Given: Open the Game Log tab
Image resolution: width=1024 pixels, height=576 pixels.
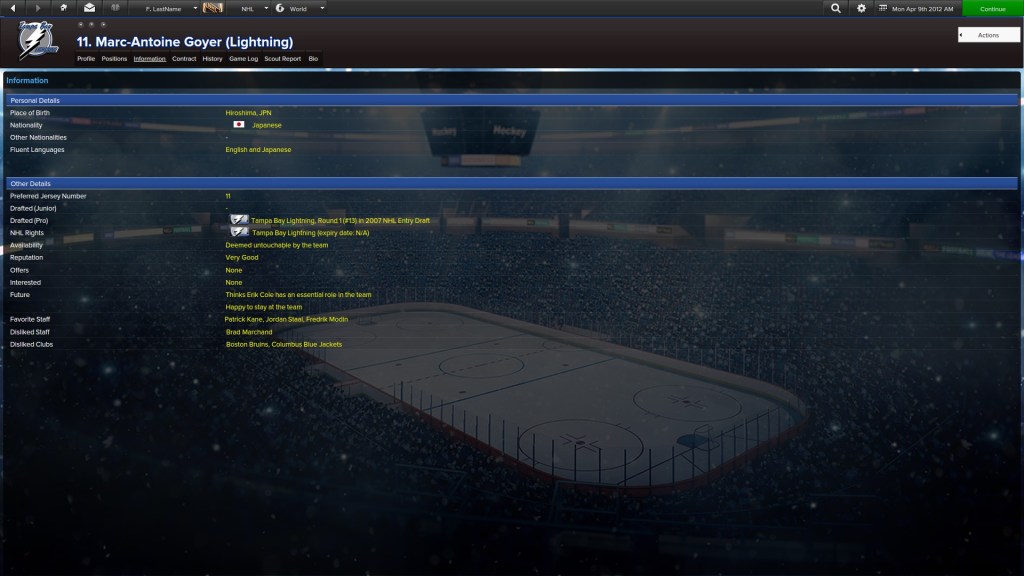Looking at the screenshot, I should click(x=243, y=59).
